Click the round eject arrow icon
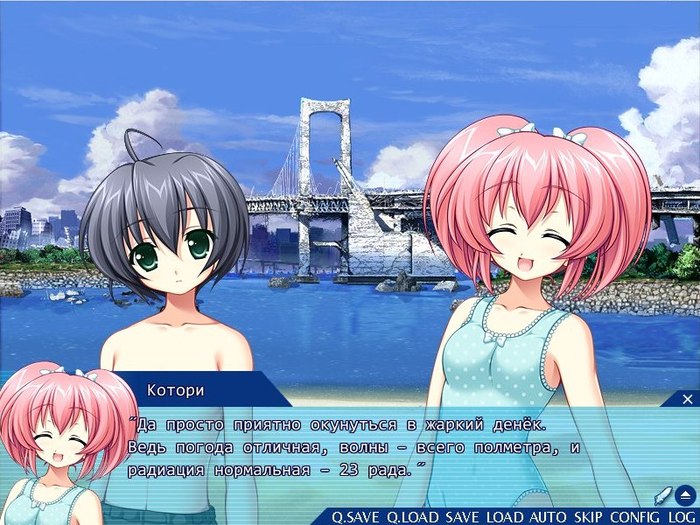 [687, 494]
